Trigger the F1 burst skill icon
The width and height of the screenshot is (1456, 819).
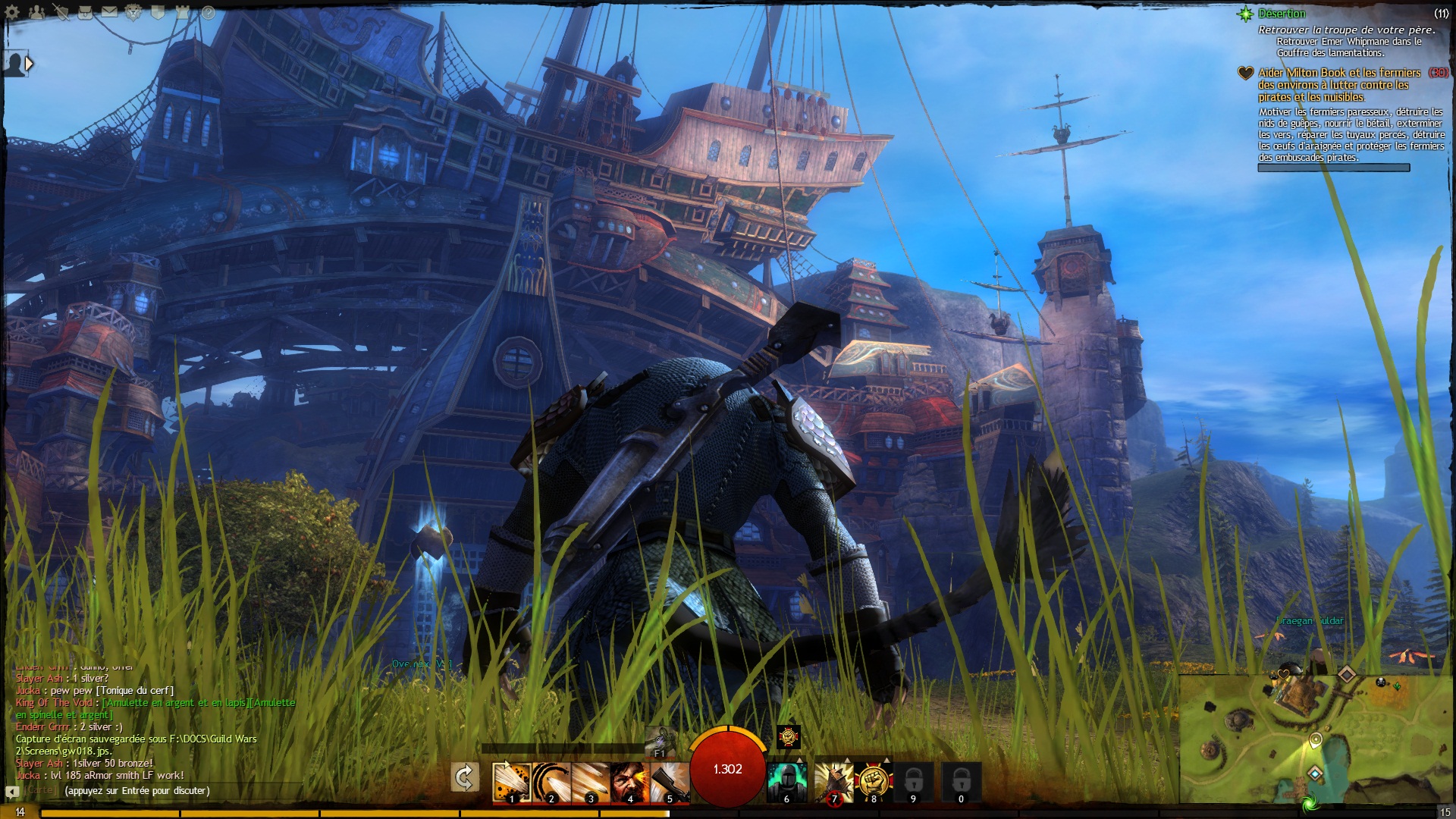[x=660, y=741]
